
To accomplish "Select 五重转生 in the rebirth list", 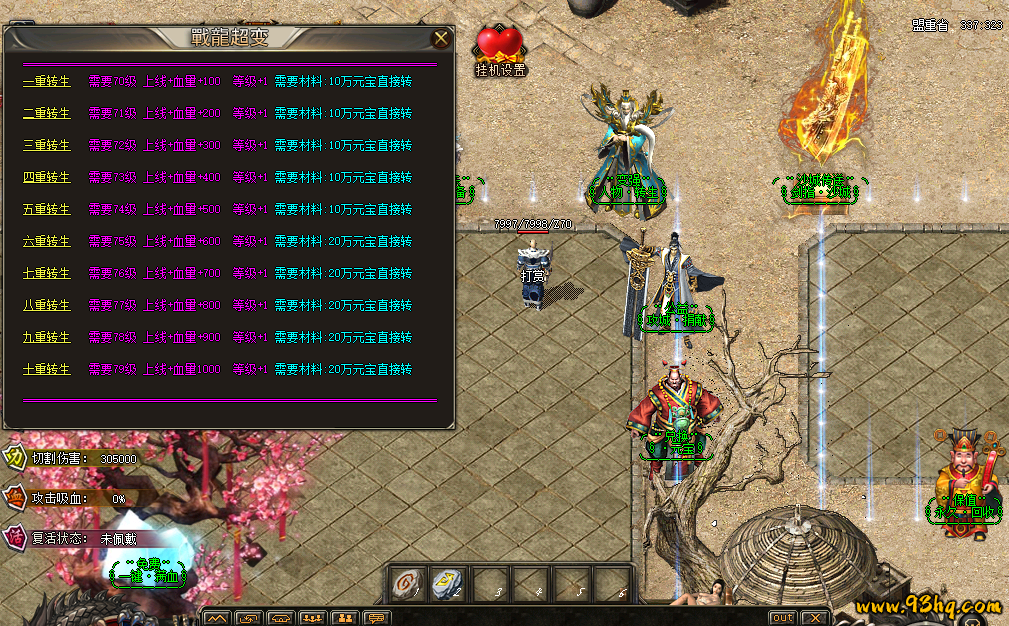I will (46, 209).
